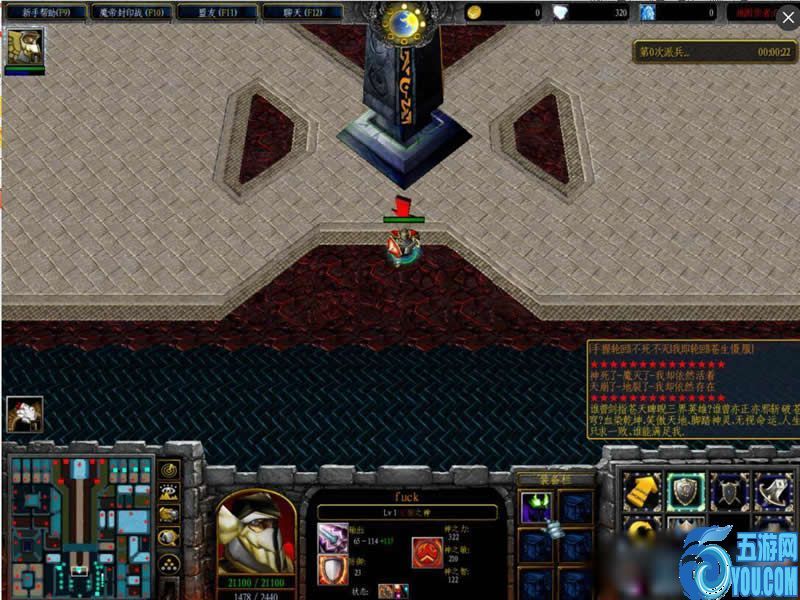The height and width of the screenshot is (600, 800).
Task: Toggle the minimap creep display button
Action: [170, 537]
